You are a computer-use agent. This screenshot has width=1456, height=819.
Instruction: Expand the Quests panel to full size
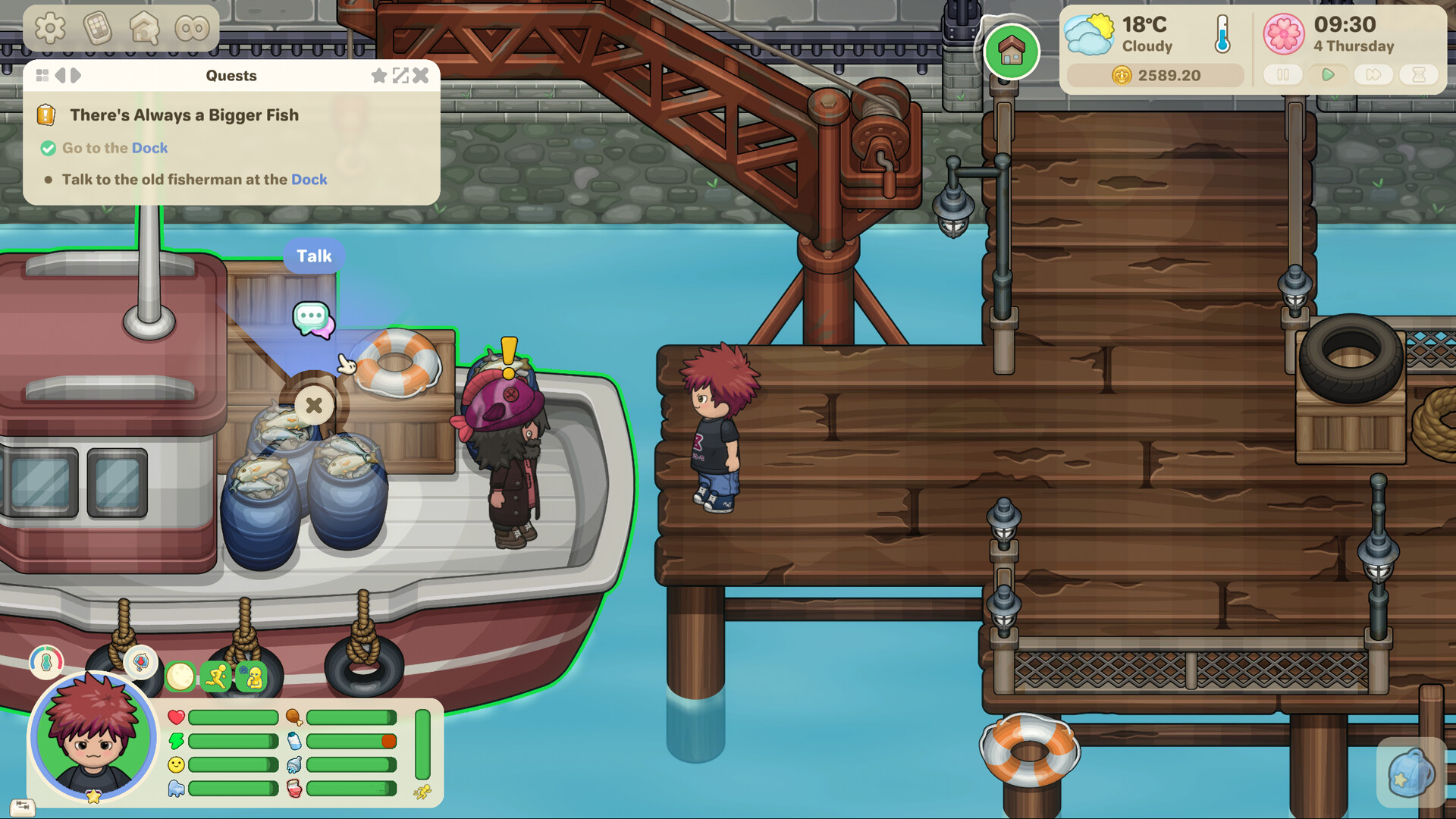coord(400,75)
